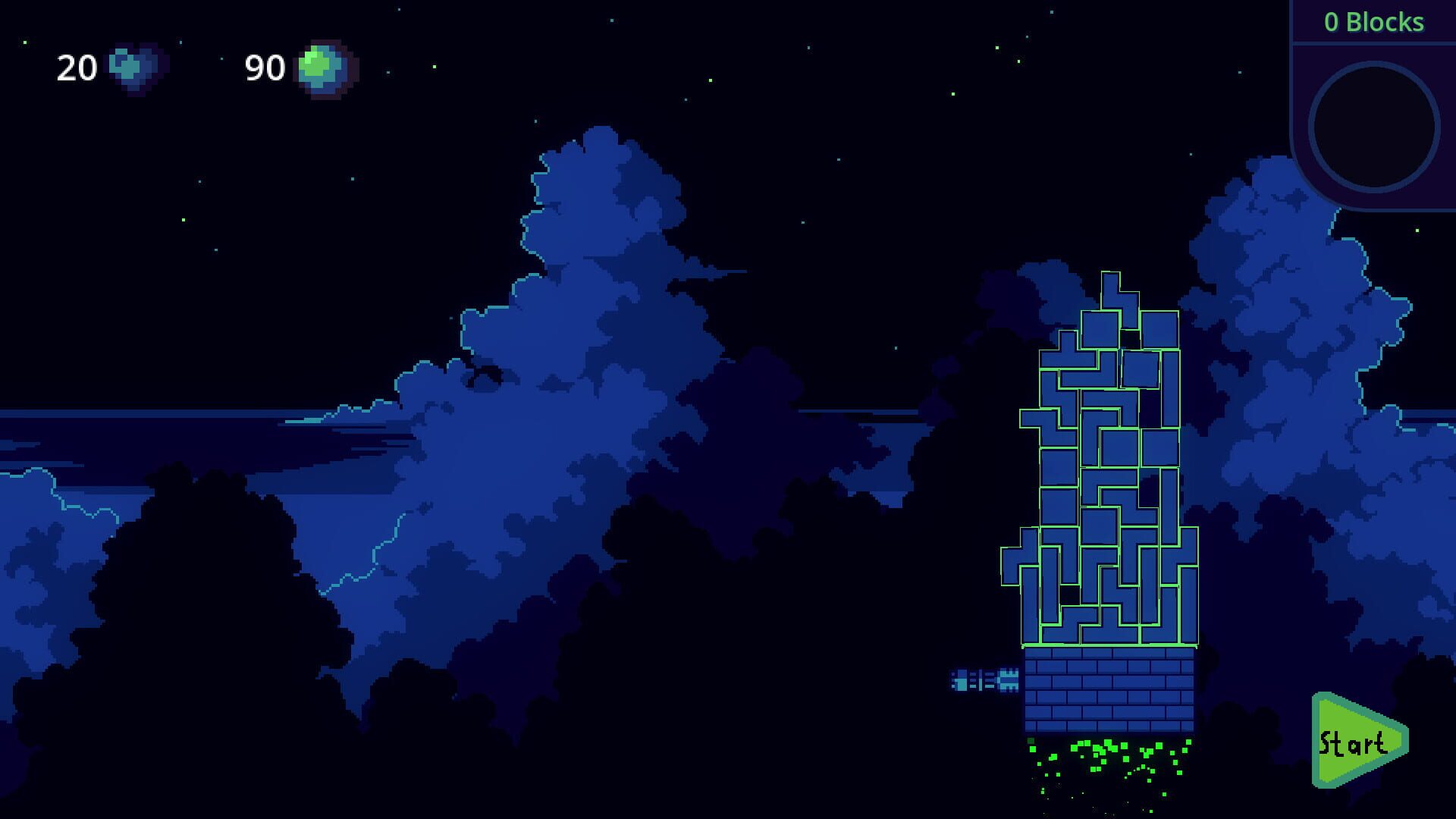Click the green planet icon beside 90
1456x819 pixels.
tap(318, 68)
